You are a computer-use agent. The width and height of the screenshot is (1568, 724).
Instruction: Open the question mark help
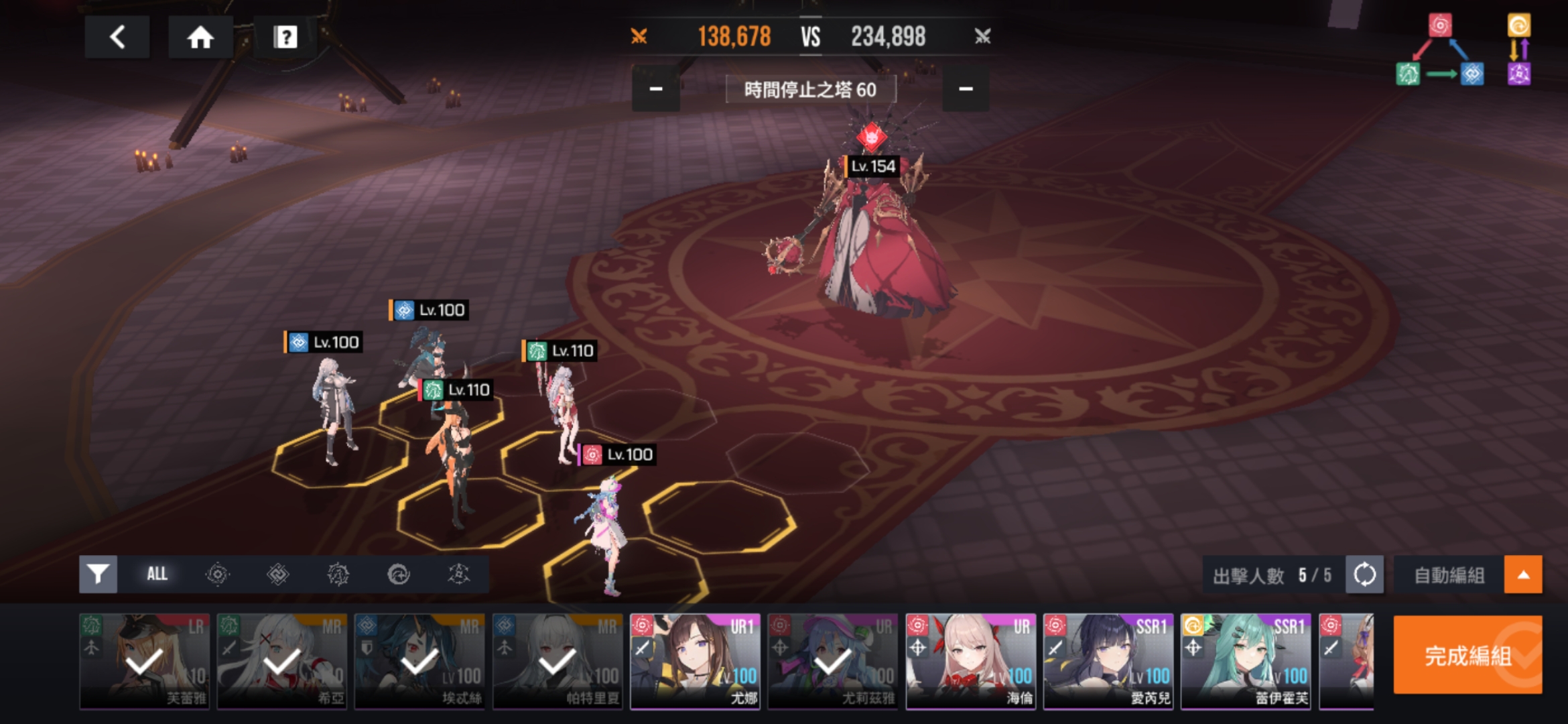[x=285, y=37]
